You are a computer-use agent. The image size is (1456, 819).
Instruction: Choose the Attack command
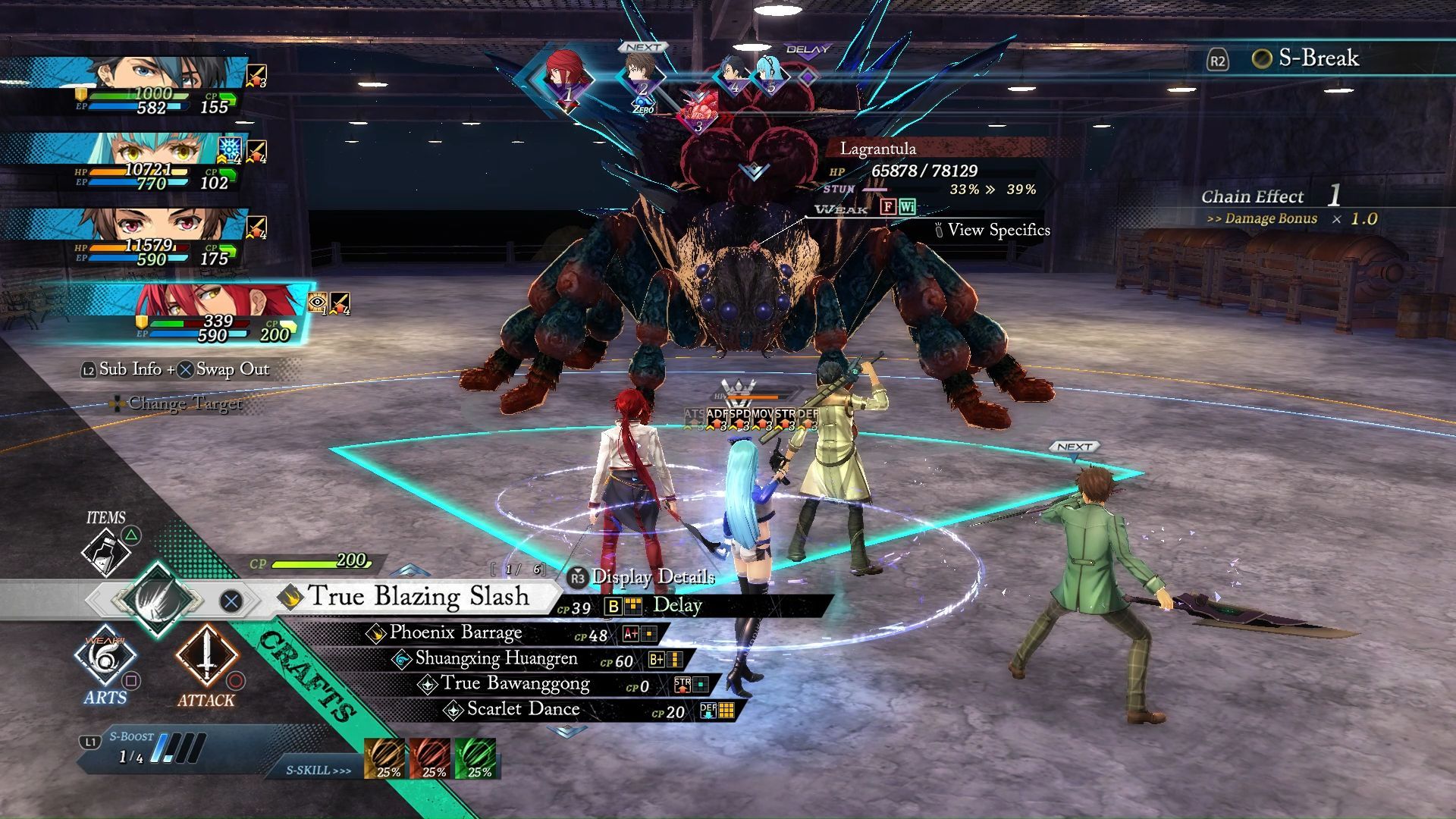(206, 658)
